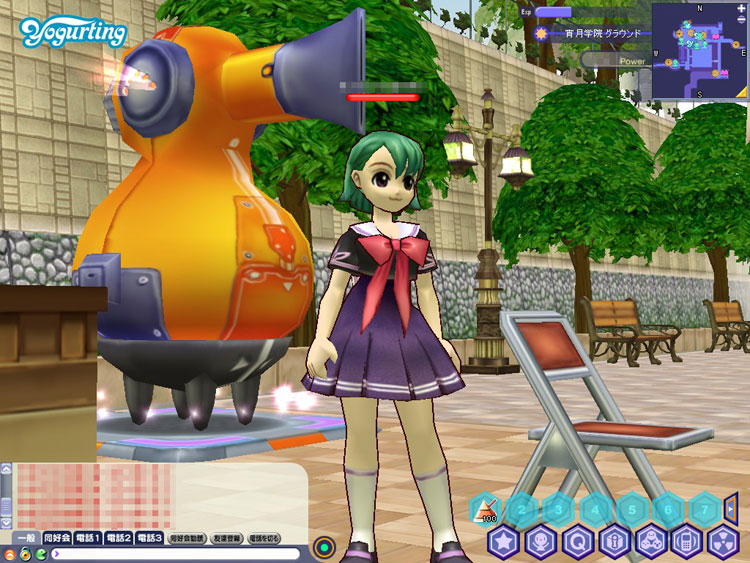750x563 pixels.
Task: Switch to the 同好会 chat tab
Action: tap(59, 538)
